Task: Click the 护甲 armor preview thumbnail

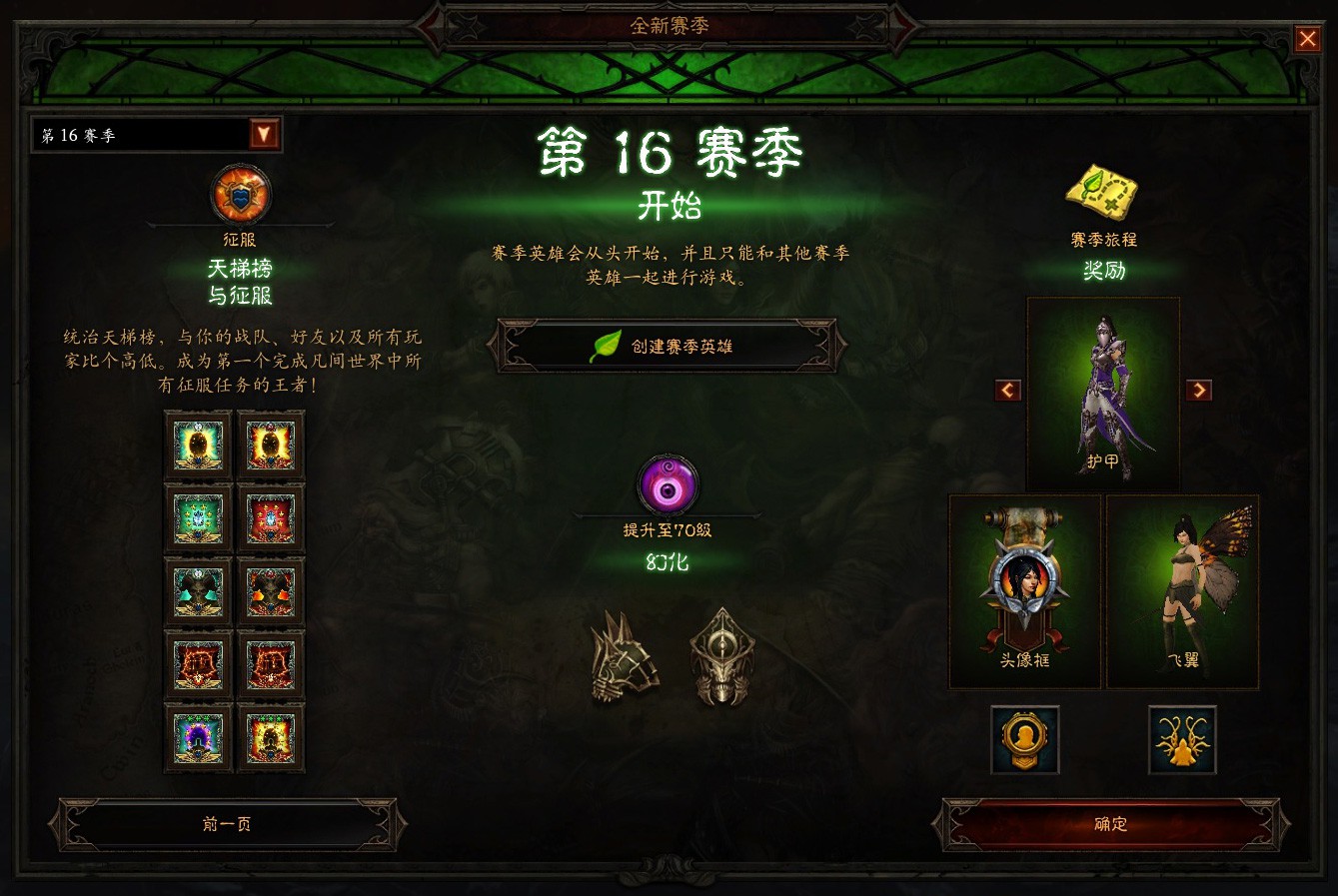Action: coord(1102,390)
